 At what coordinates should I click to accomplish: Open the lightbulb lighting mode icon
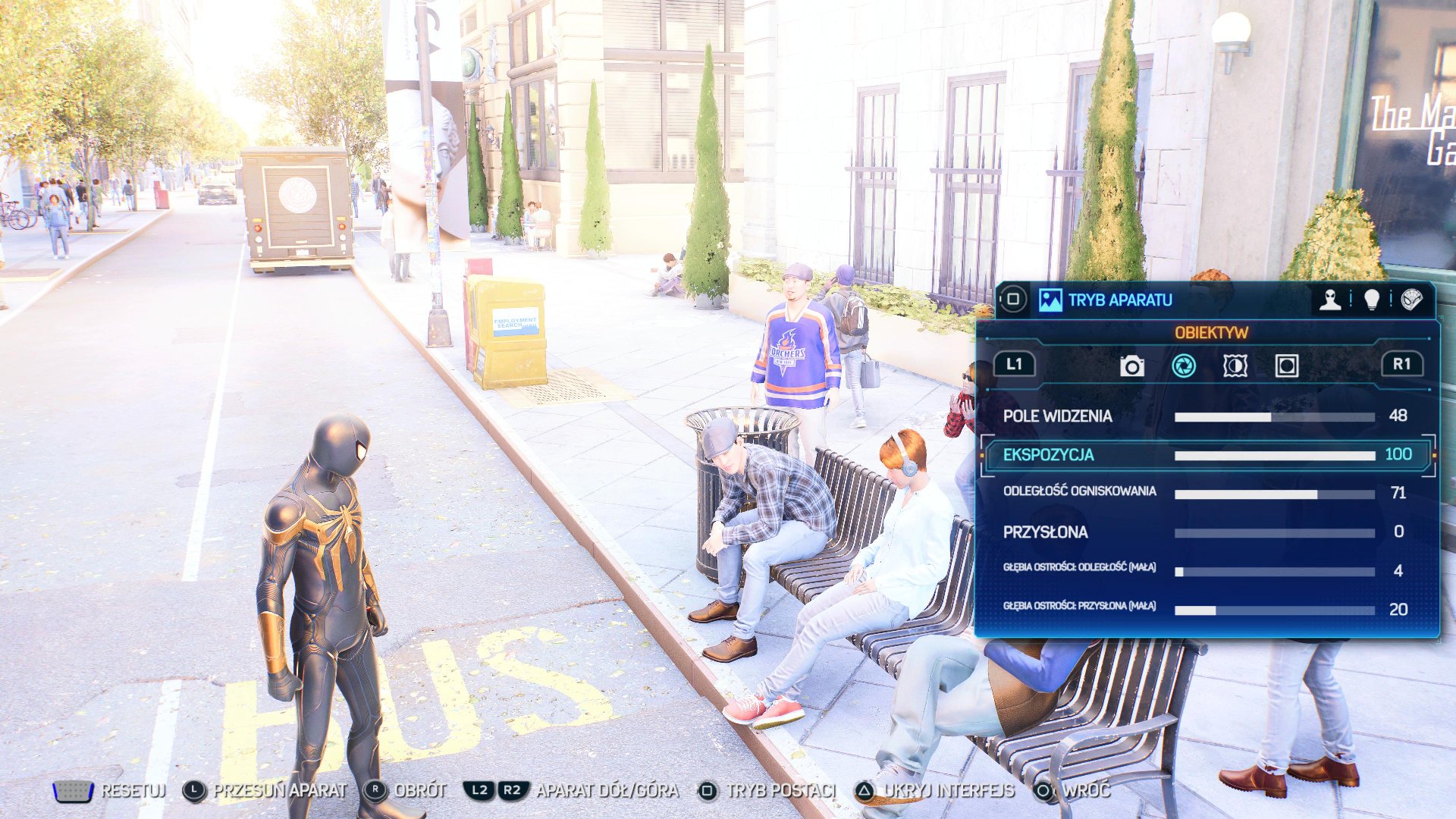point(1371,300)
